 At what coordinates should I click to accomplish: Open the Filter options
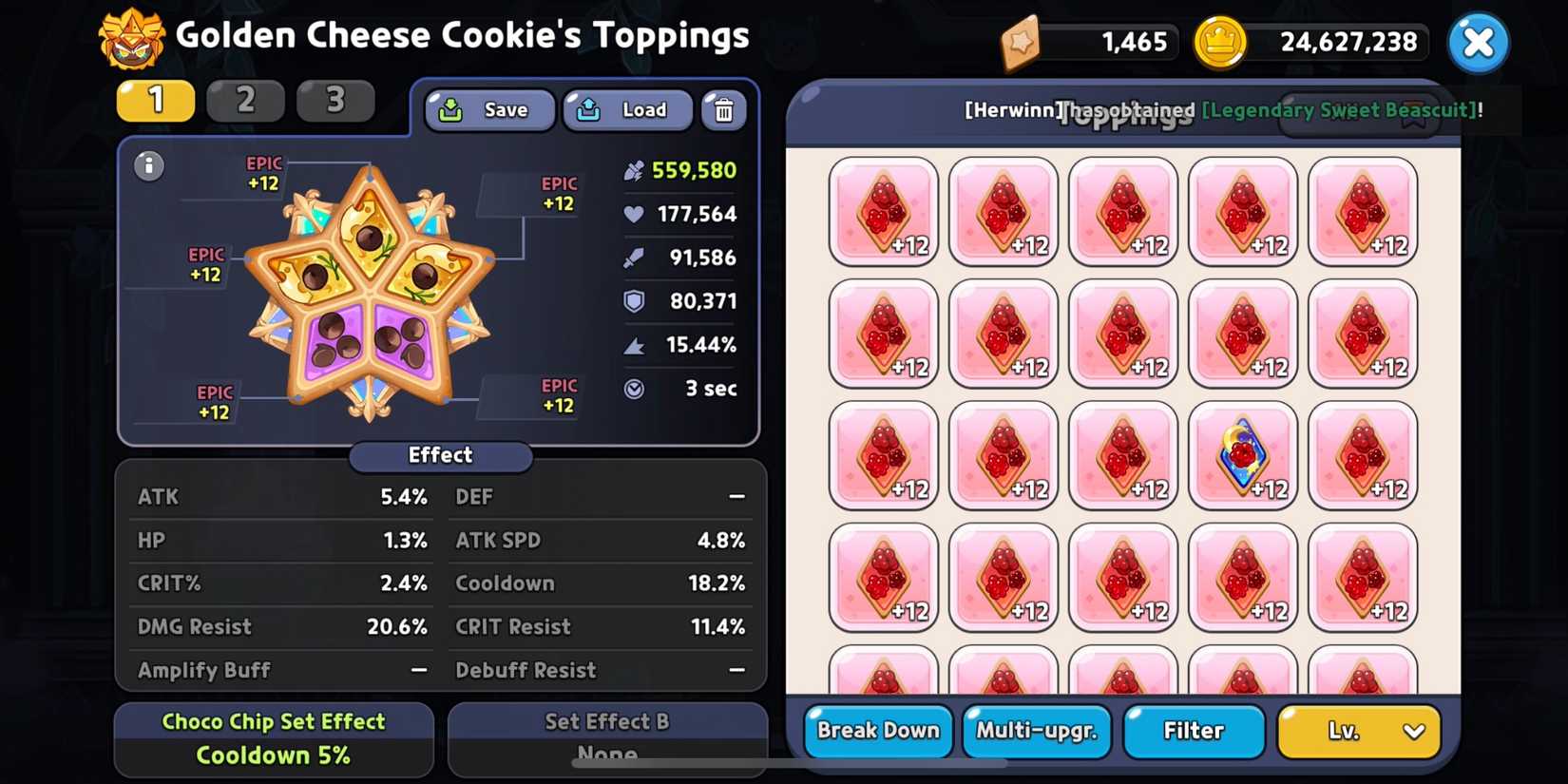(1194, 731)
